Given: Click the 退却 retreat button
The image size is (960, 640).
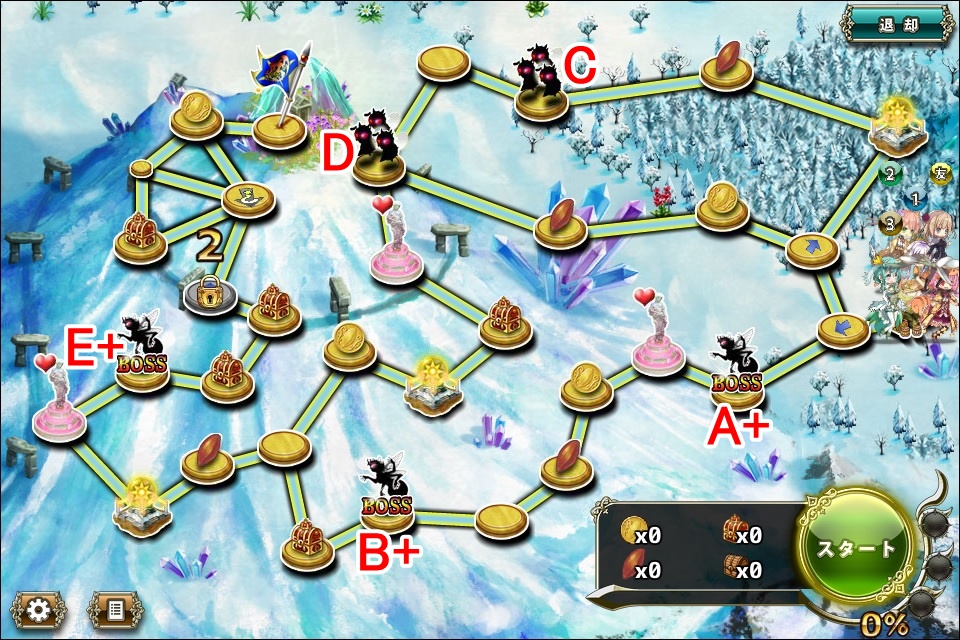Looking at the screenshot, I should click(x=895, y=23).
